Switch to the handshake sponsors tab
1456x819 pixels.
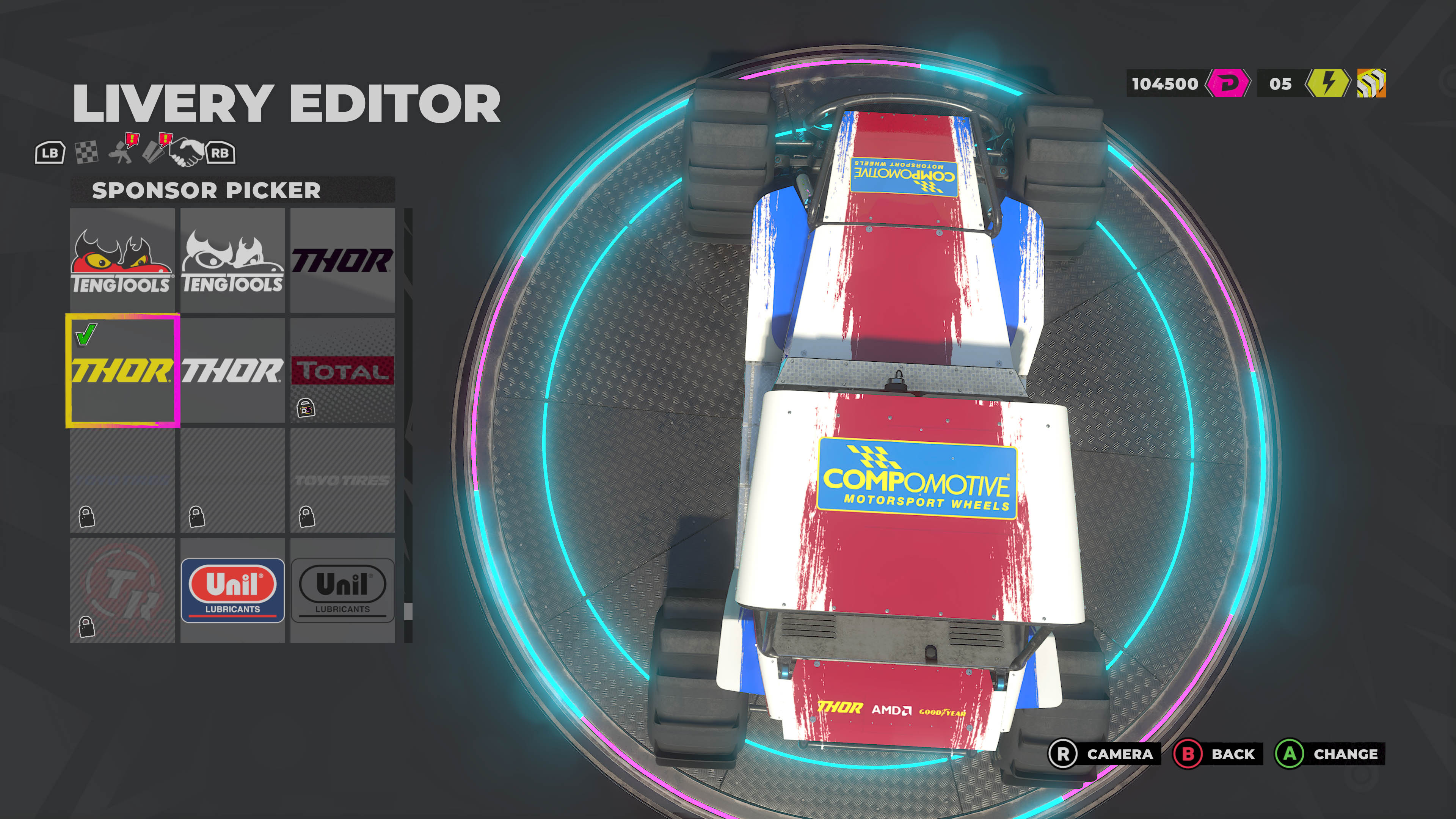tap(187, 152)
